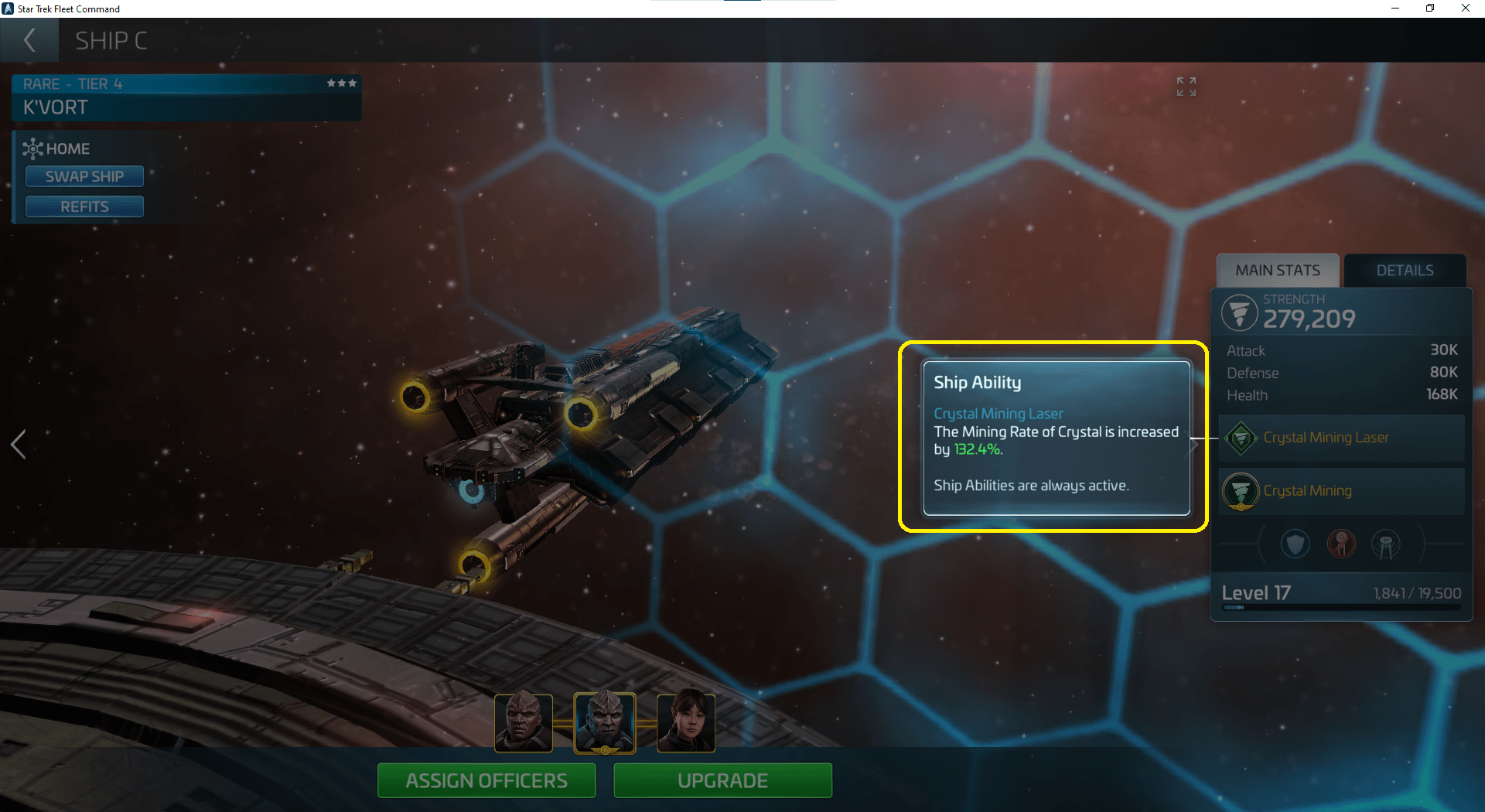This screenshot has width=1485, height=812.
Task: Select the right officer portrait
Action: [x=685, y=722]
